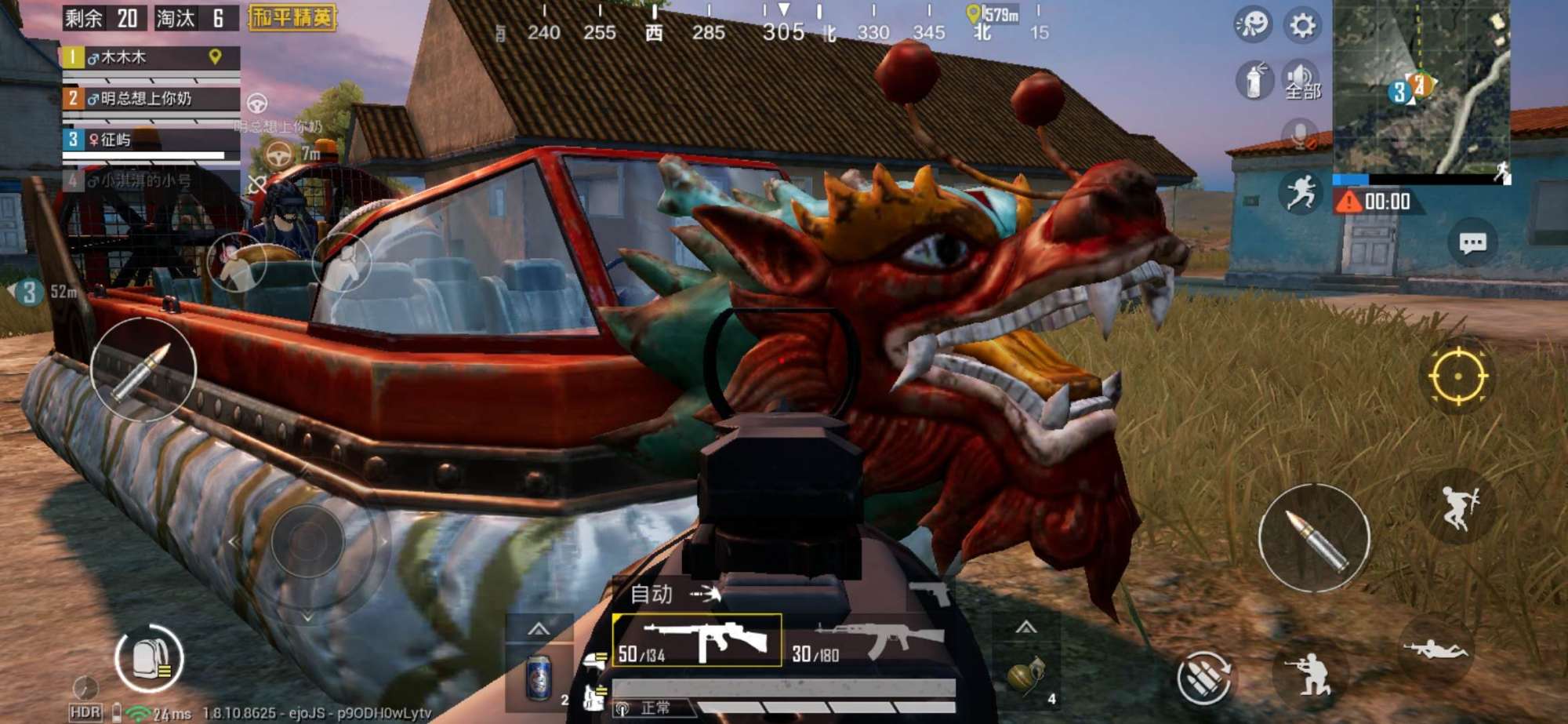Change the speaker voice channel (全部)
This screenshot has width=1568, height=724.
coord(1301,81)
